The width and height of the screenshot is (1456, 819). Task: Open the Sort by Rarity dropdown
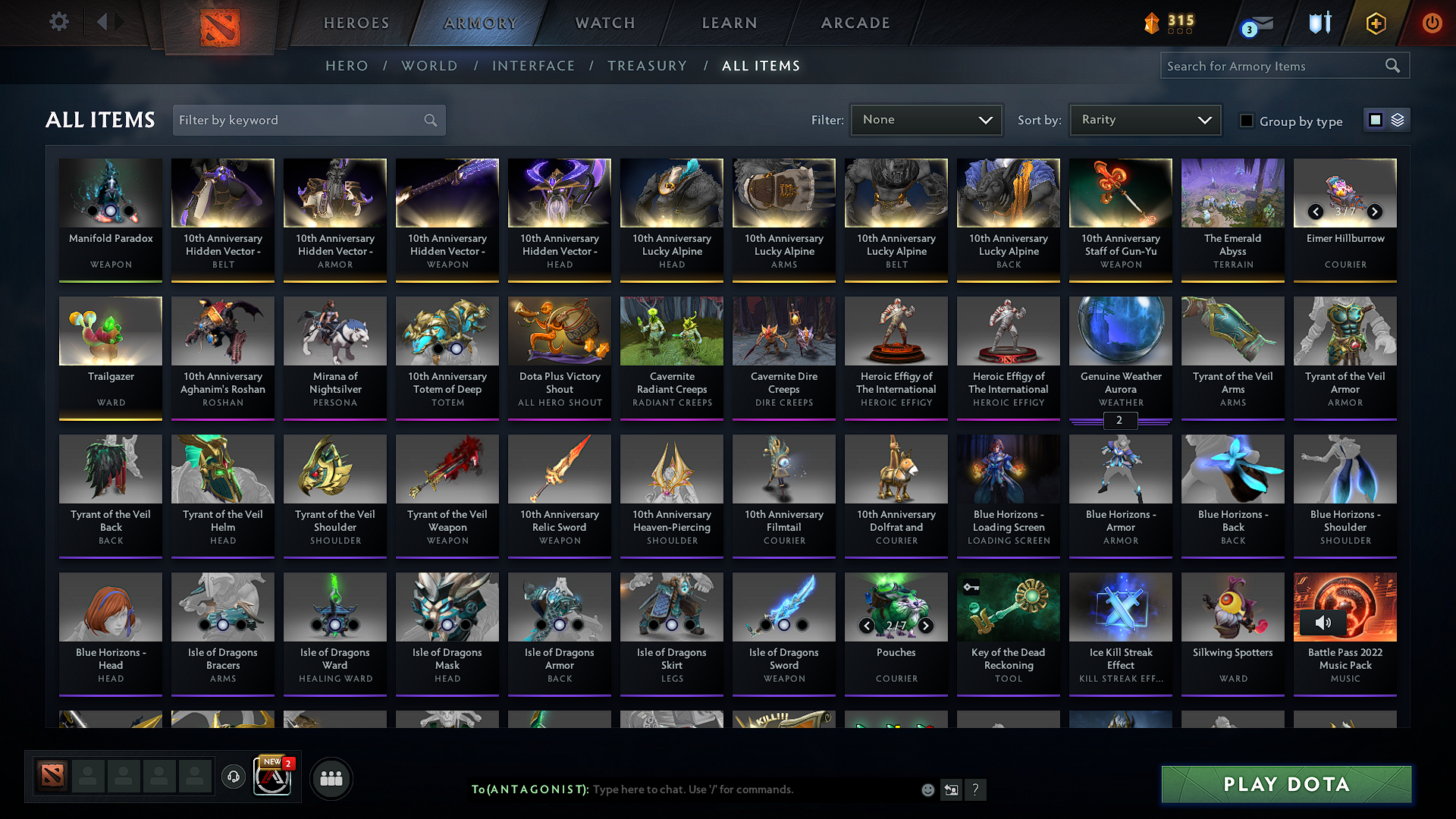1144,119
